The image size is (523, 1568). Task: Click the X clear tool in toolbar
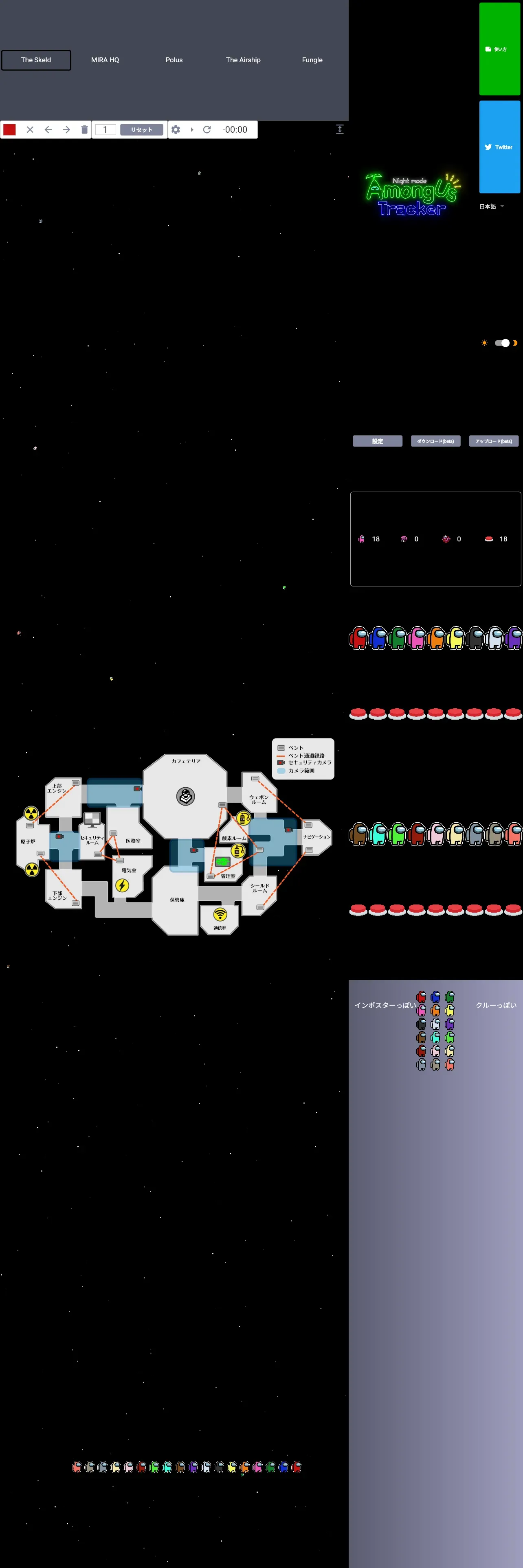click(30, 130)
